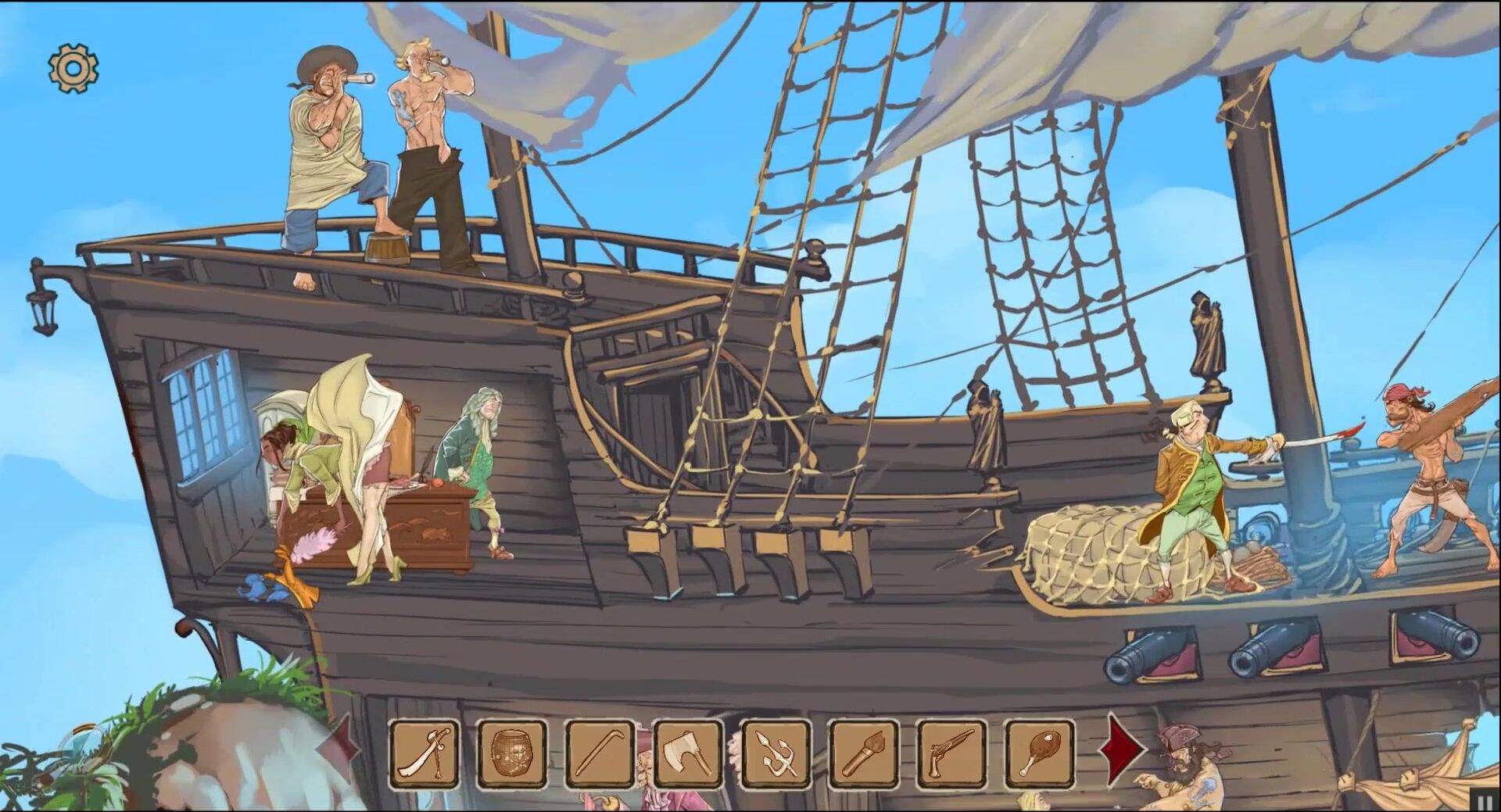Show next inventory items with red arrow
This screenshot has height=812, width=1501.
pos(1123,749)
